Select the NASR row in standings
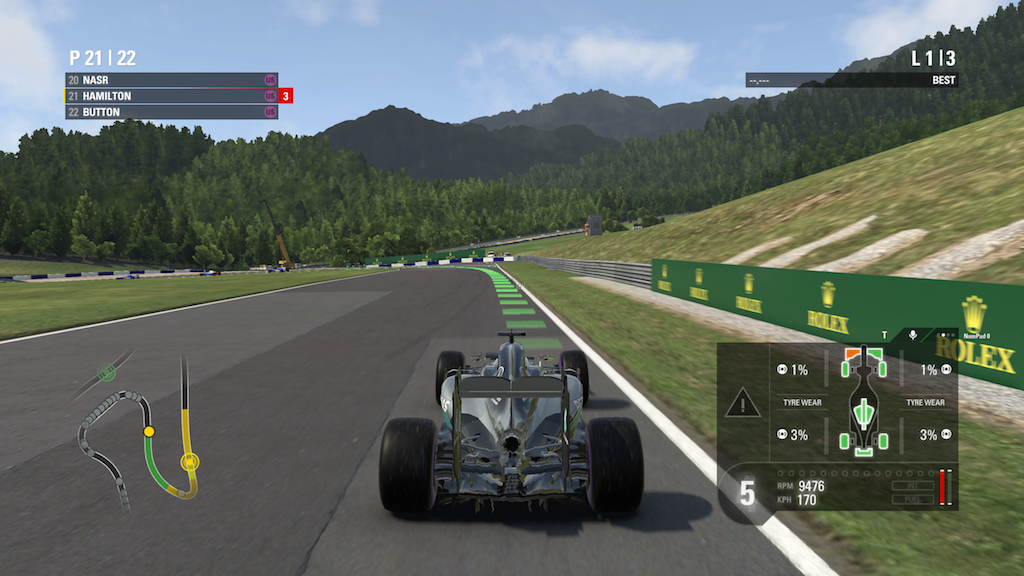Screen dimensions: 1024x576 [x=170, y=79]
